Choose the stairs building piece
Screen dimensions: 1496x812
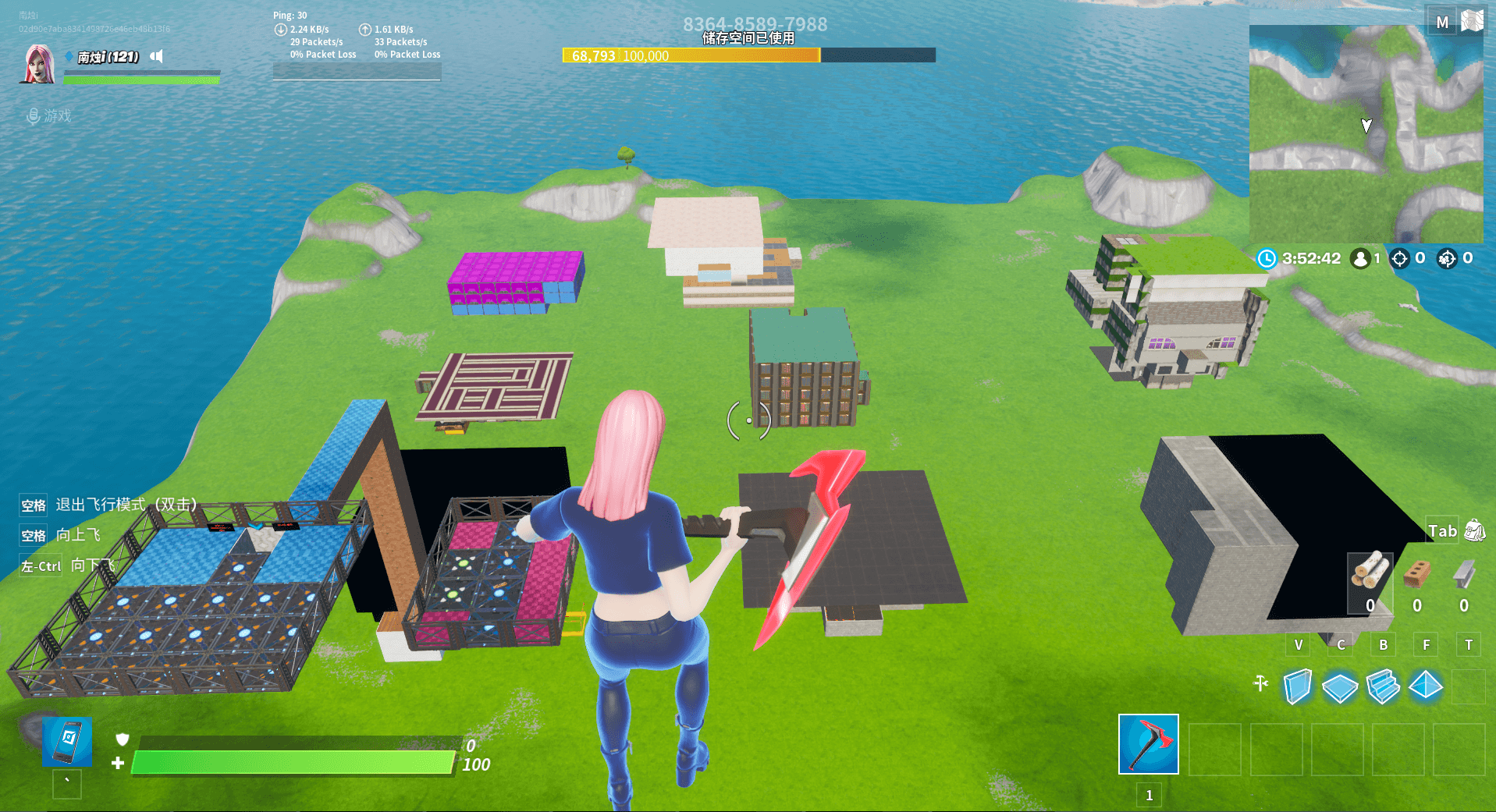coord(1383,687)
